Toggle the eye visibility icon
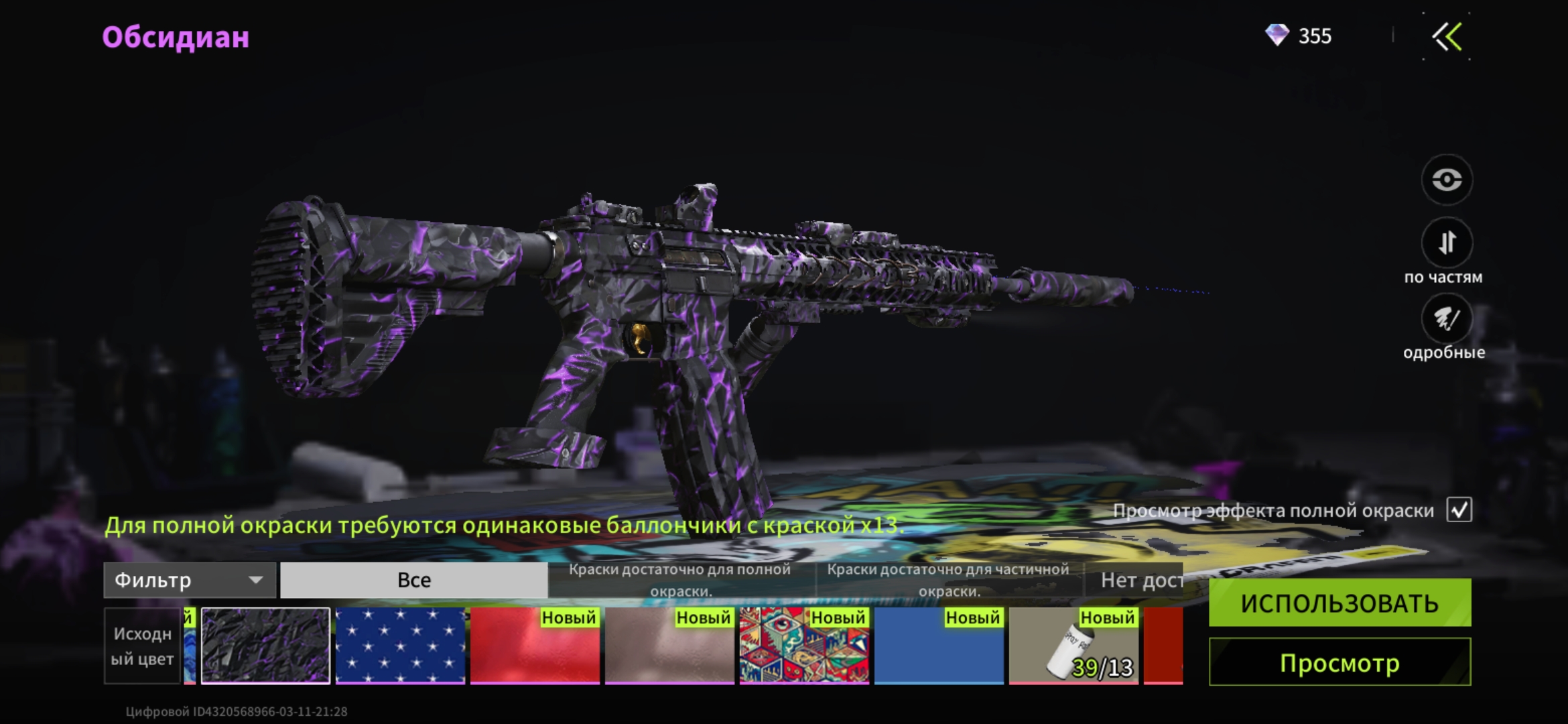The height and width of the screenshot is (724, 1568). [1447, 180]
